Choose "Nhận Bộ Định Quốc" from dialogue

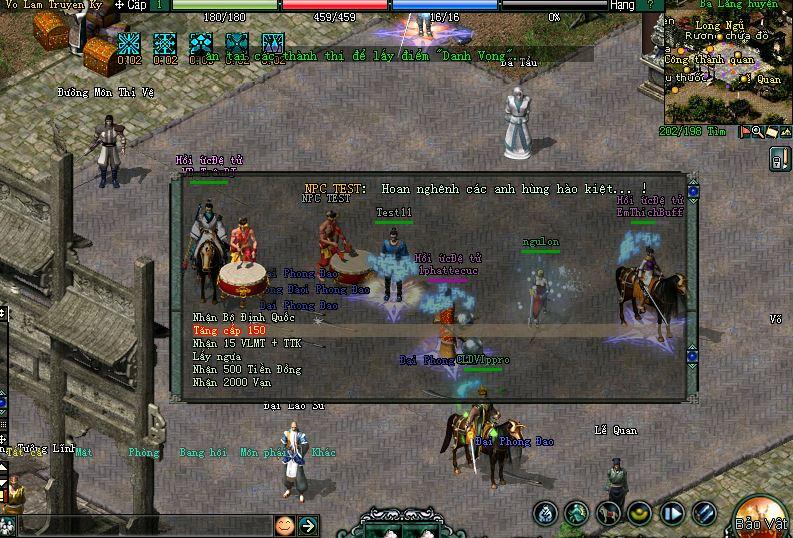click(x=229, y=317)
